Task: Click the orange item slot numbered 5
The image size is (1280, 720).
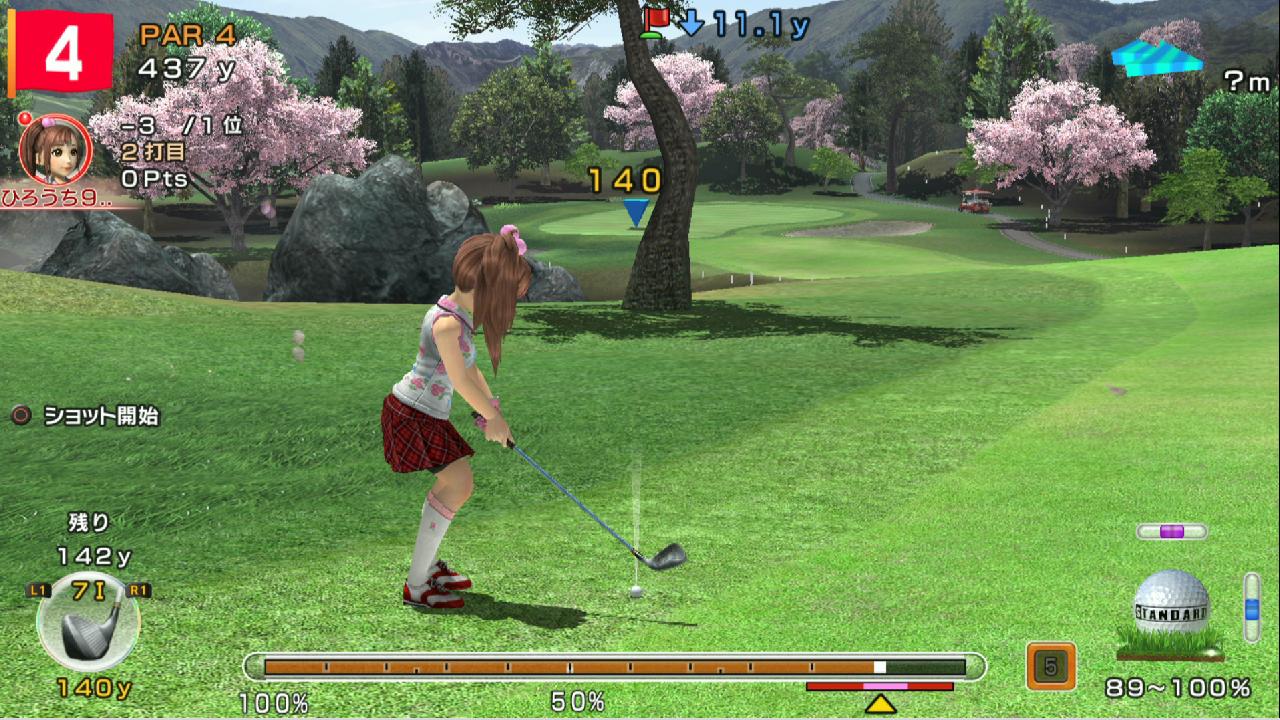Action: tap(1050, 666)
